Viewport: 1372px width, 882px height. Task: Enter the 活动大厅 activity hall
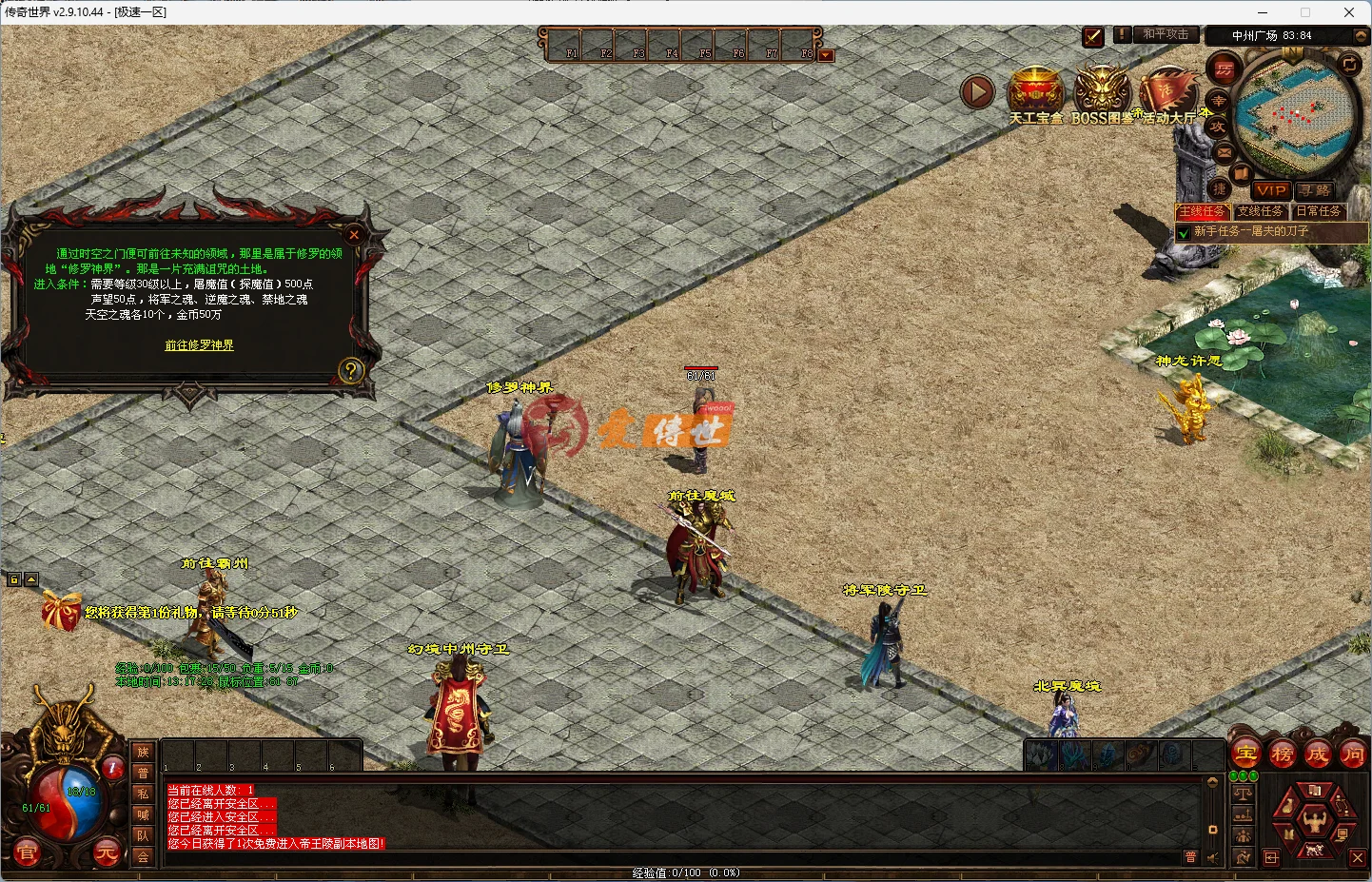click(x=1167, y=90)
